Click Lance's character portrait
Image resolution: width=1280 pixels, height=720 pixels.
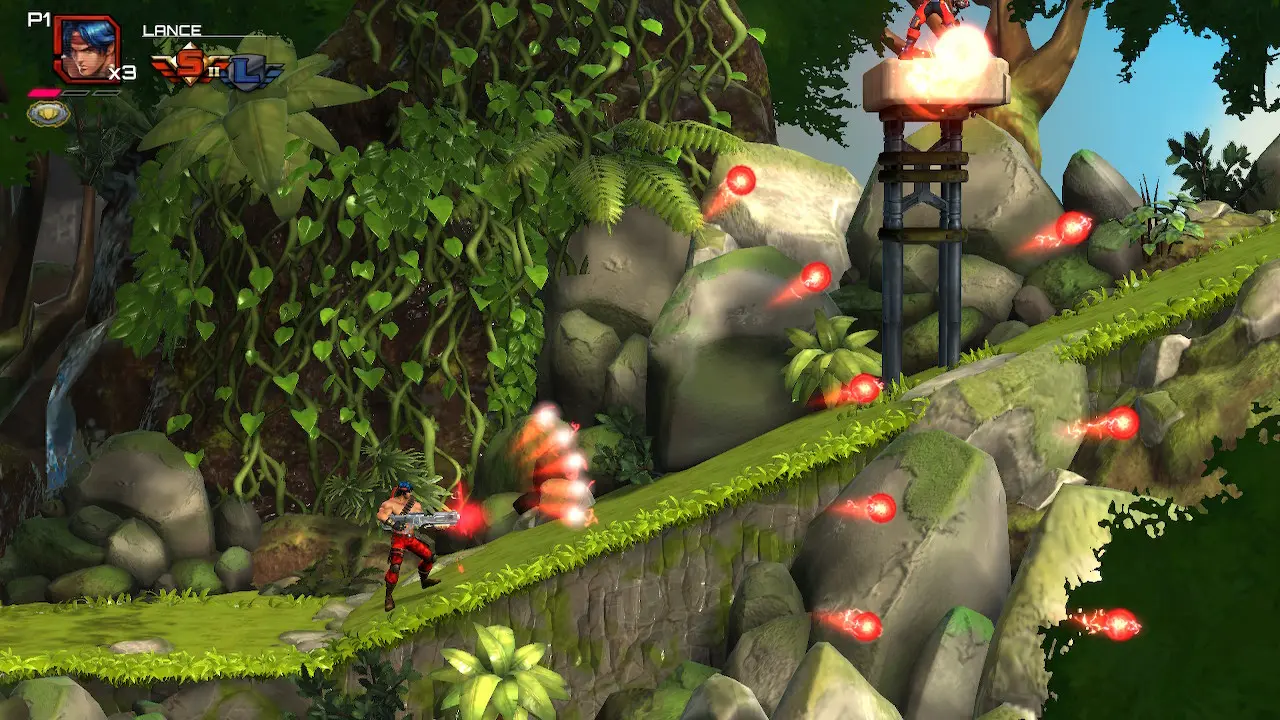pyautogui.click(x=85, y=49)
